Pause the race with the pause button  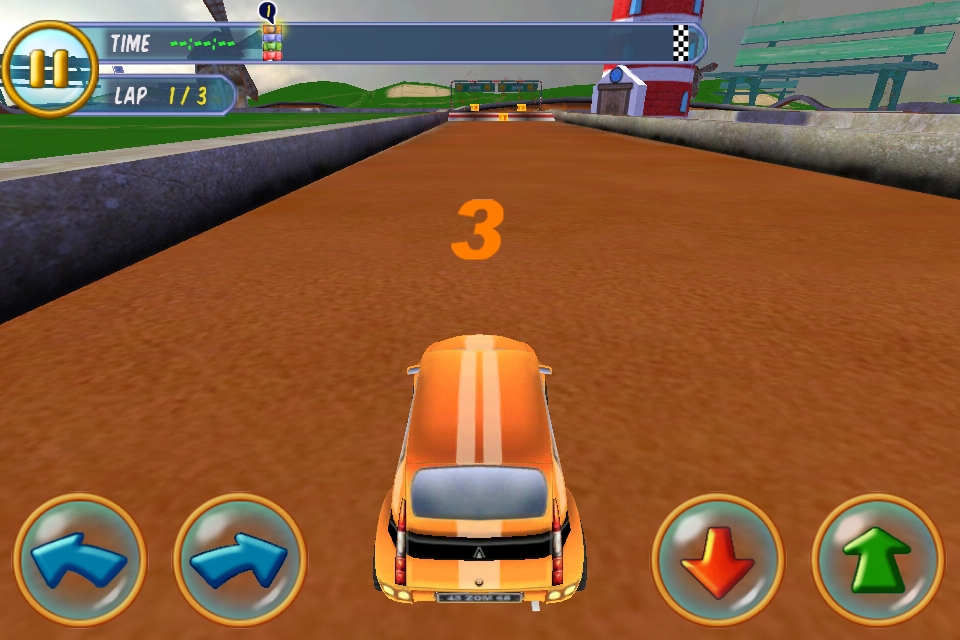pyautogui.click(x=48, y=68)
